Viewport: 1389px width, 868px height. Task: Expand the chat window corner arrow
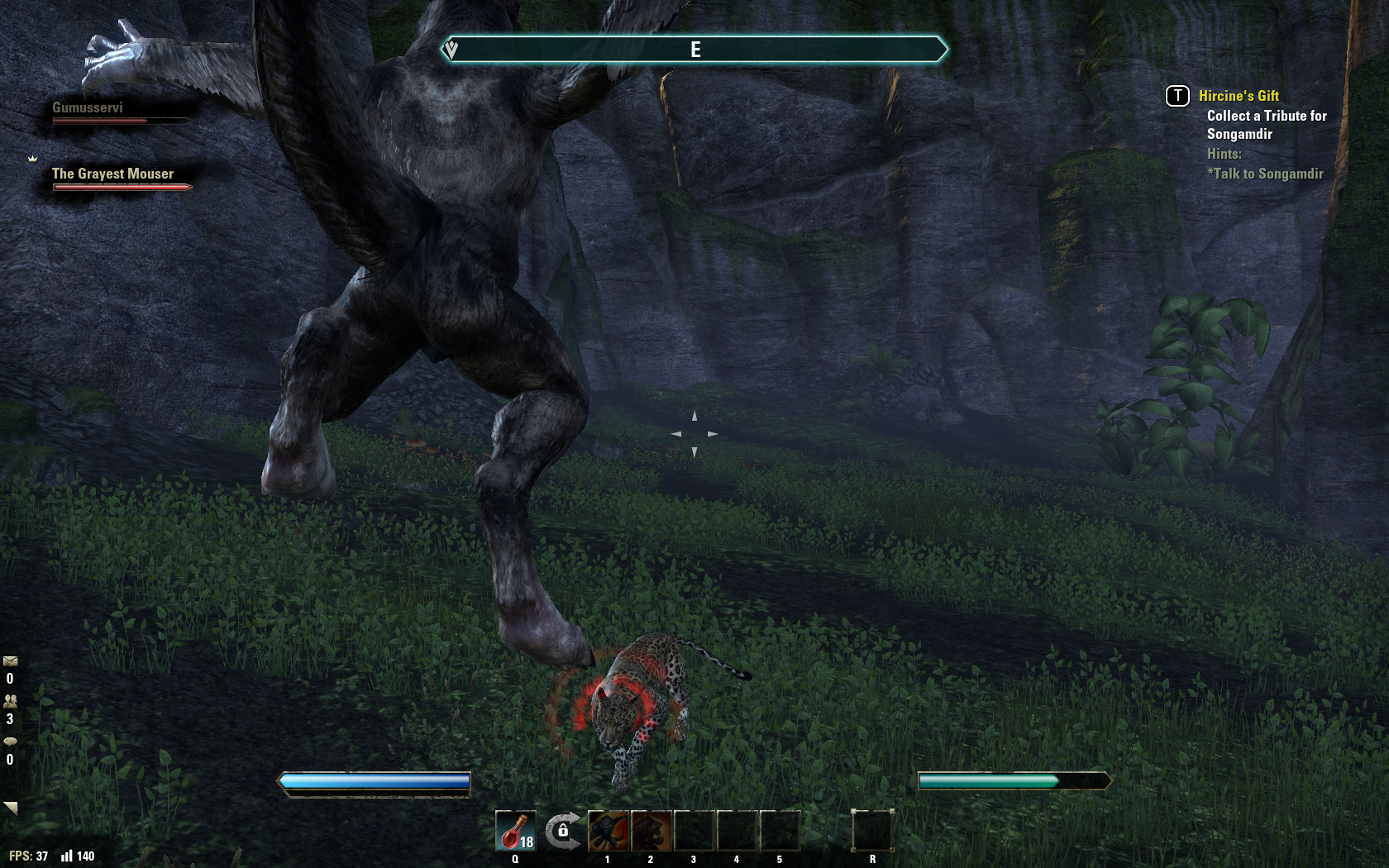pos(11,808)
